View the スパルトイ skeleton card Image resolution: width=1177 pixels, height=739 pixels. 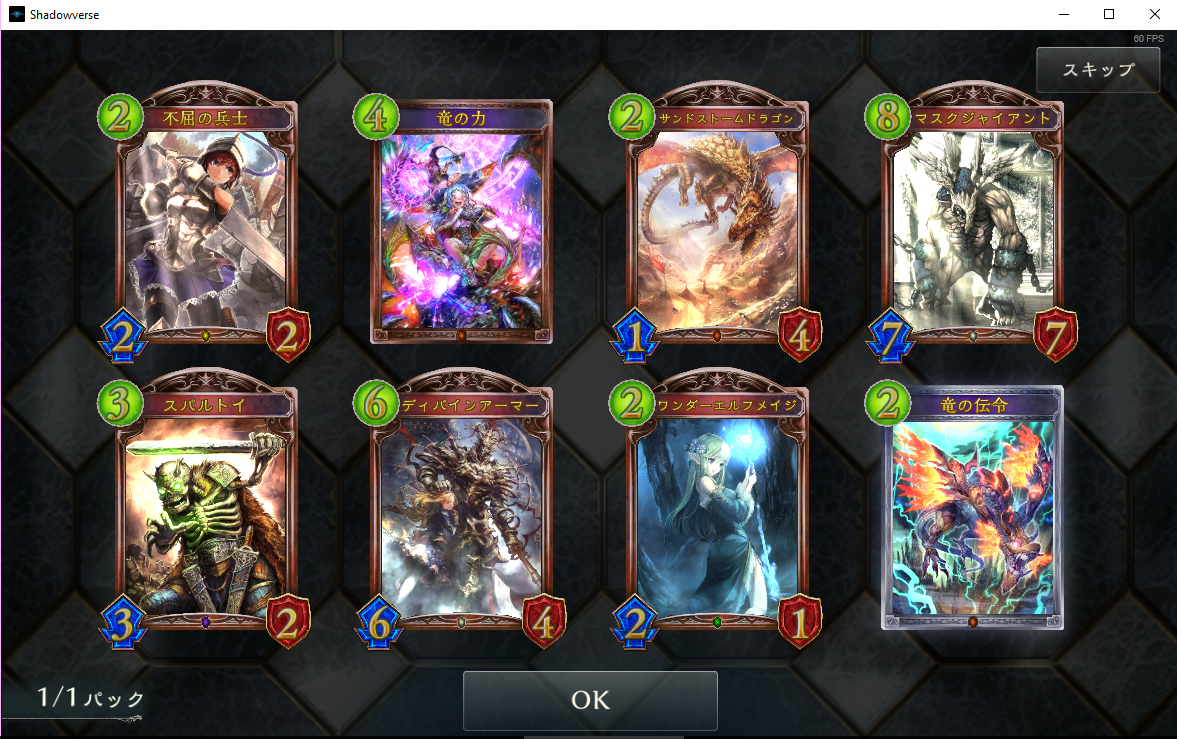pyautogui.click(x=206, y=512)
